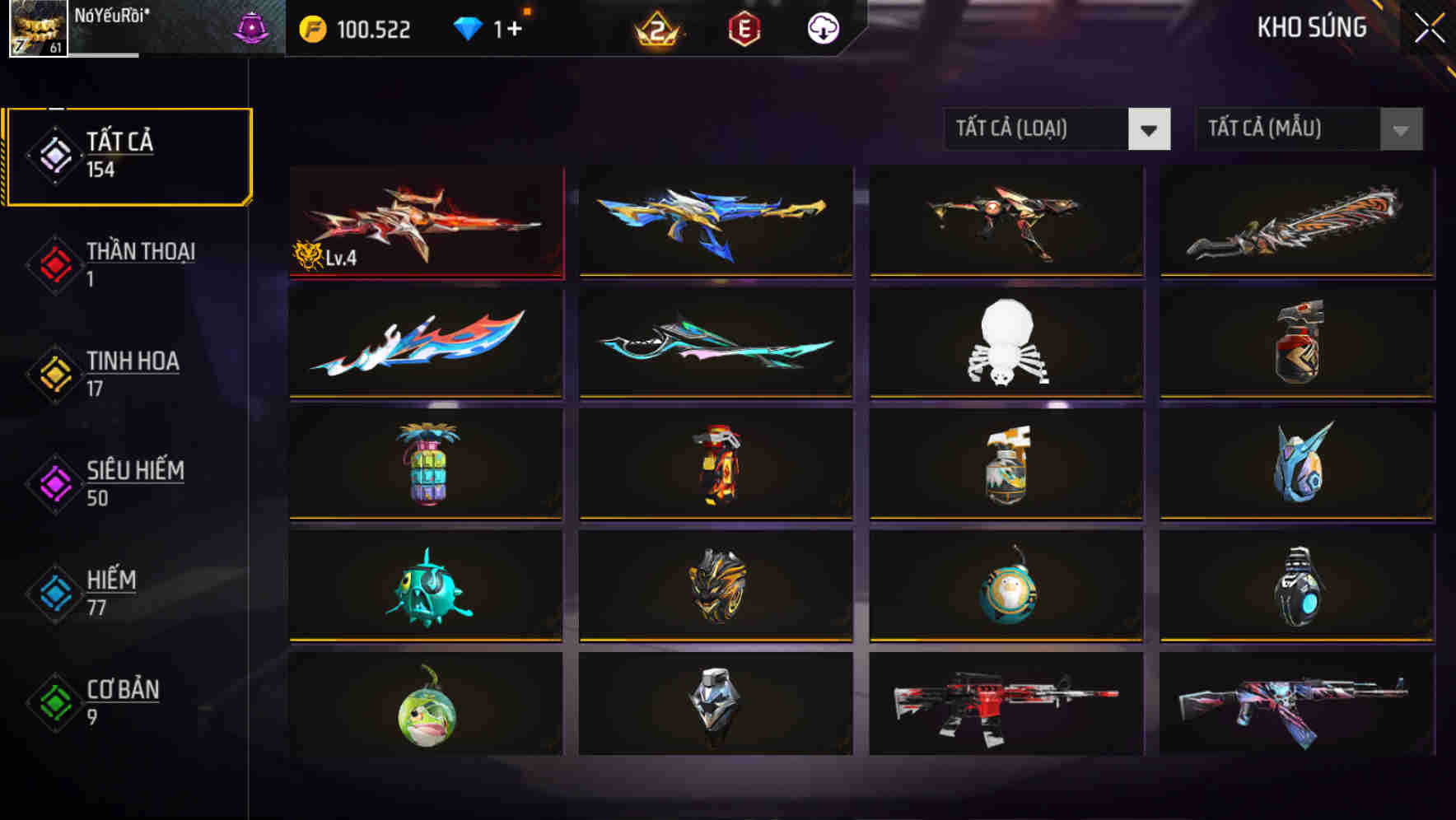Select the white spider grenade skin
1456x820 pixels.
pos(1006,342)
